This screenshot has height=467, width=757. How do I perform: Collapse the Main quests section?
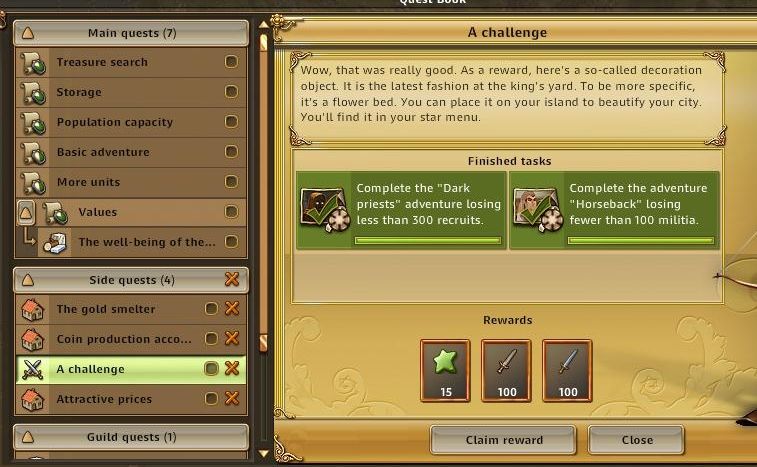(x=28, y=33)
